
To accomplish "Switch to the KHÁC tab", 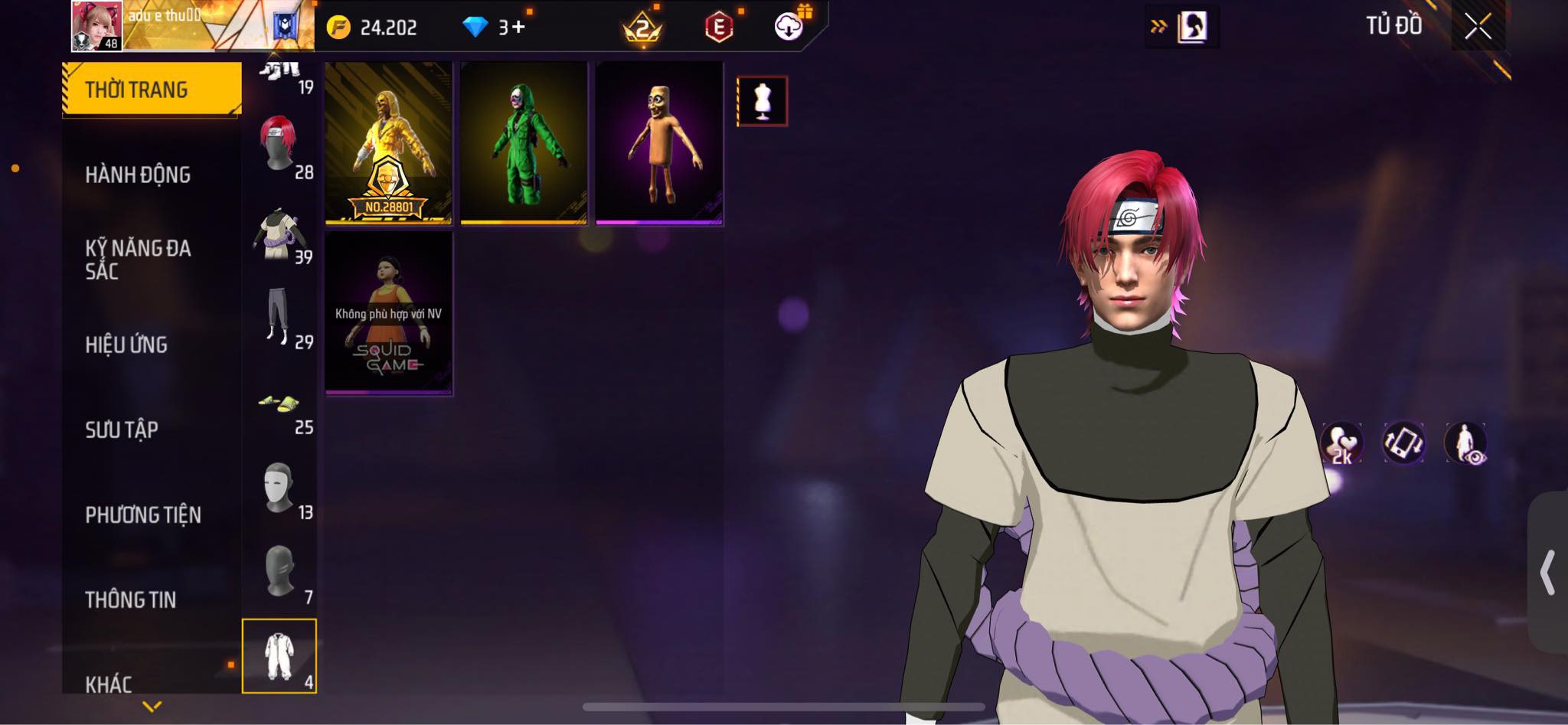I will tap(109, 683).
